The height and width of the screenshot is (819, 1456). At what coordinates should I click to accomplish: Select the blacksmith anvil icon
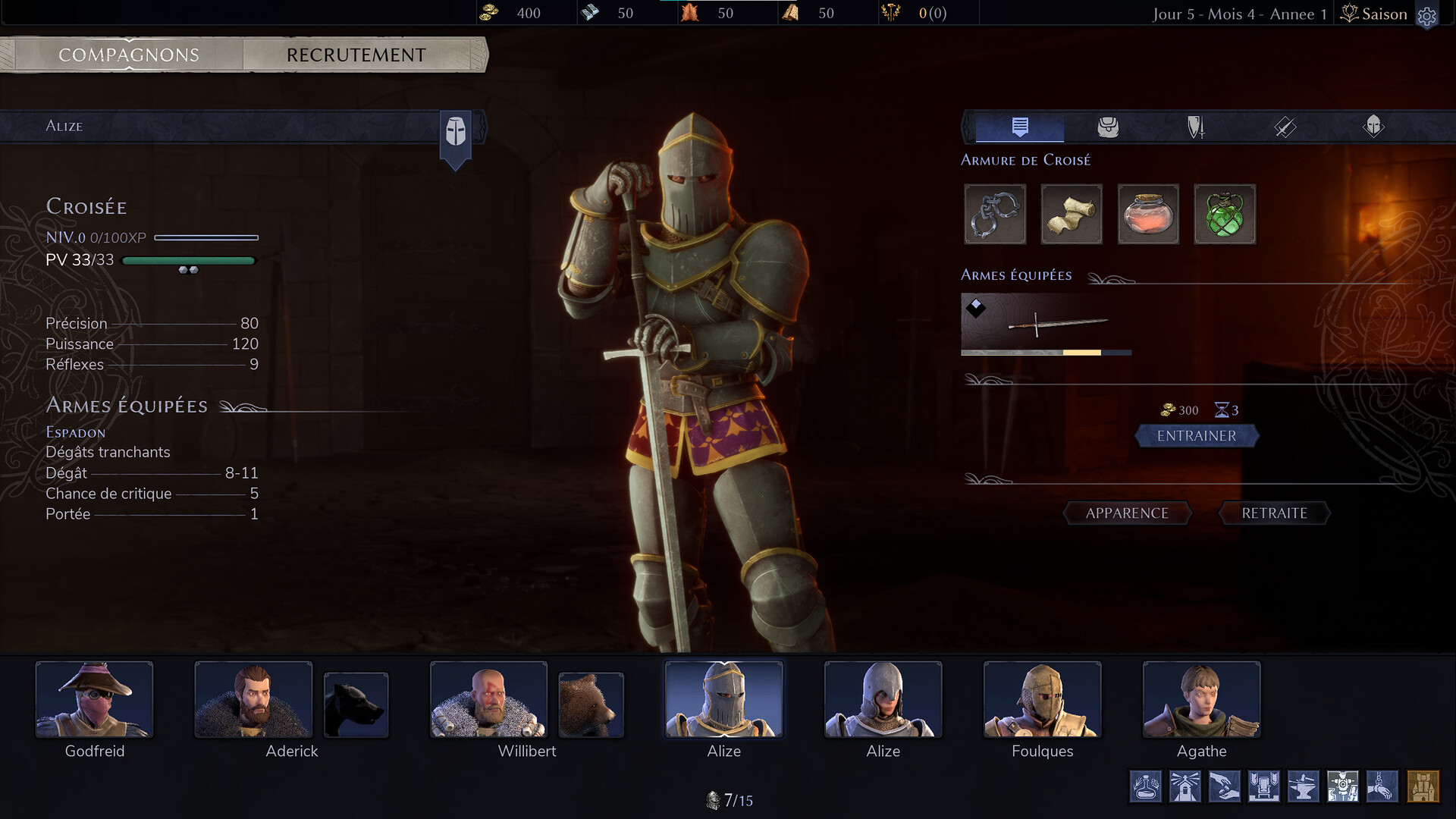(x=1304, y=786)
